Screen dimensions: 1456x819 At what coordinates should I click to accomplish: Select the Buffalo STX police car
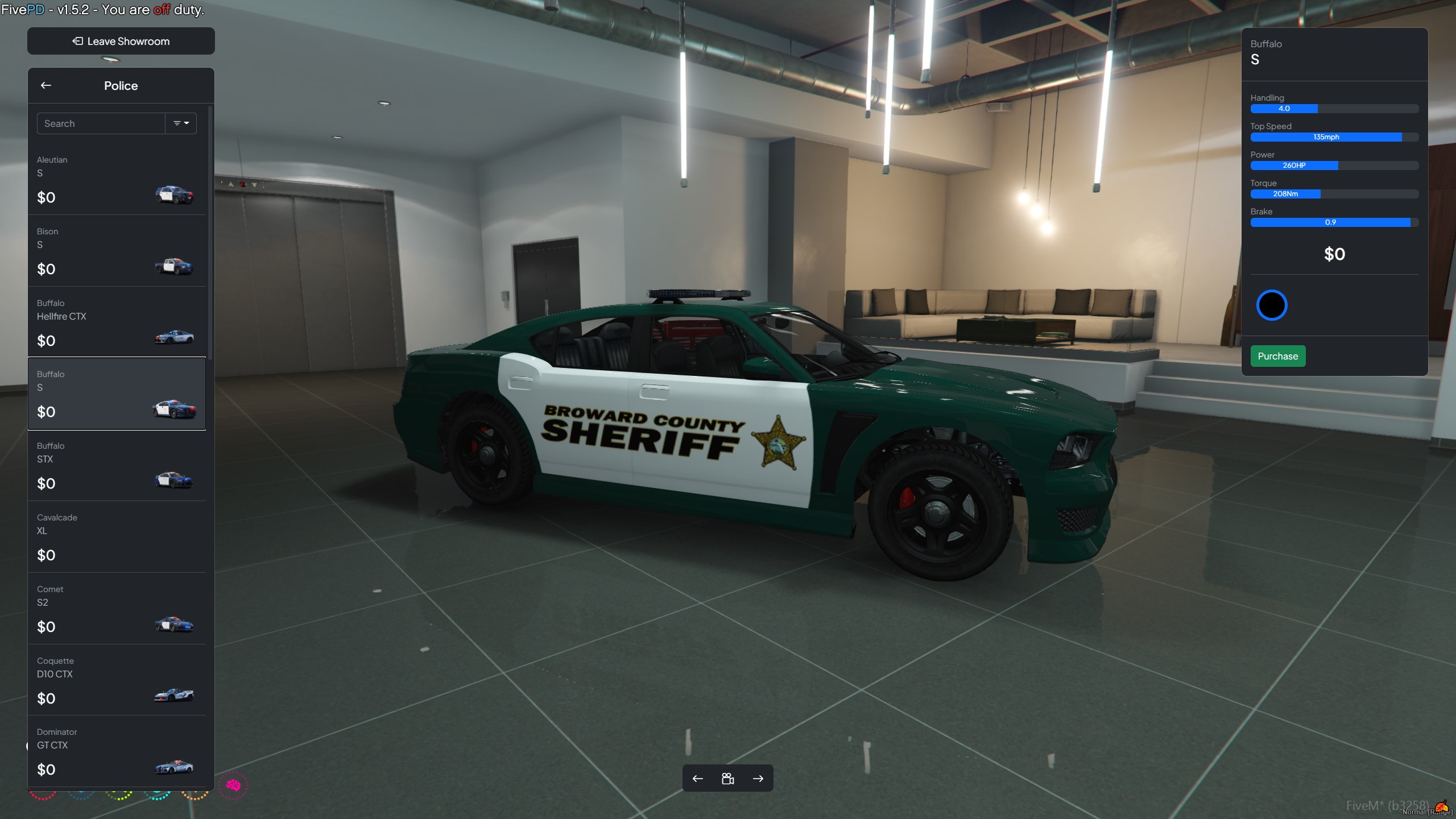175,479
